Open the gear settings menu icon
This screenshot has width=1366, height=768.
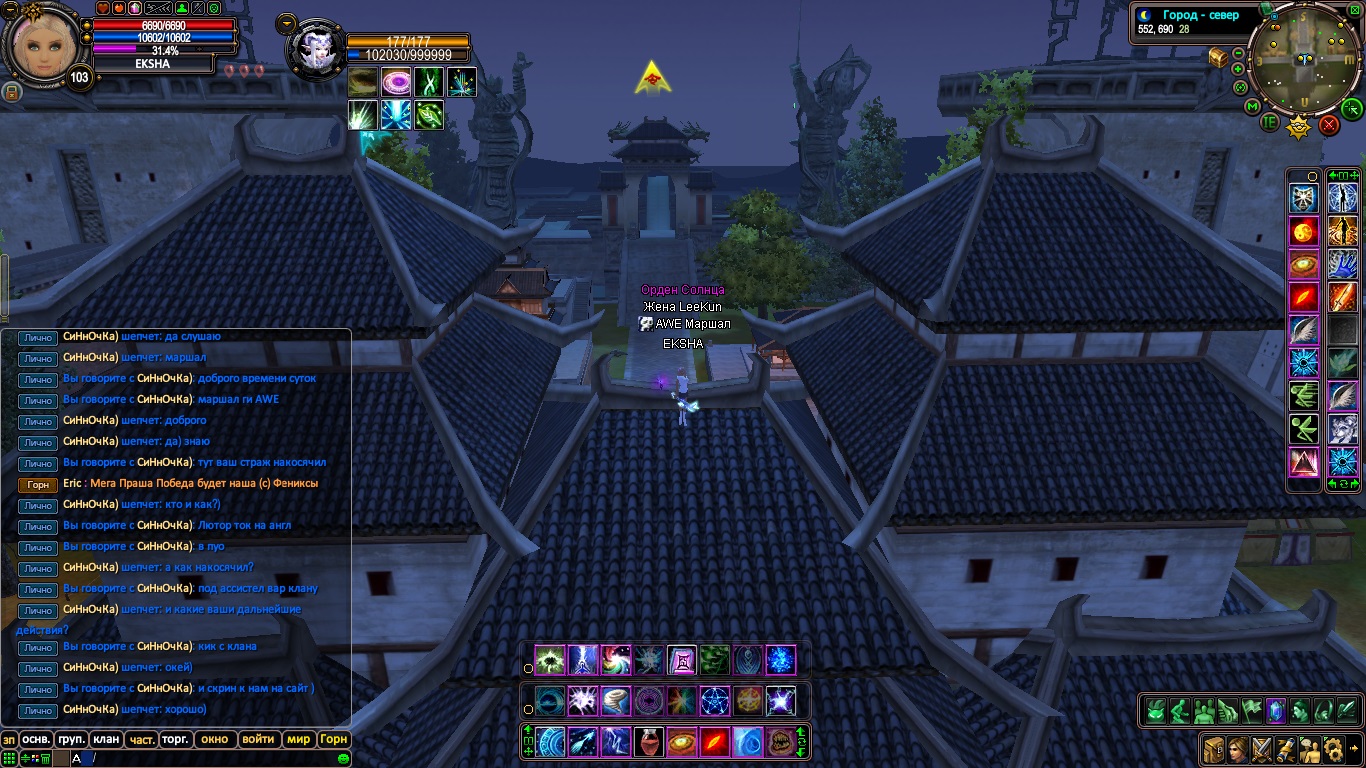[x=1333, y=748]
